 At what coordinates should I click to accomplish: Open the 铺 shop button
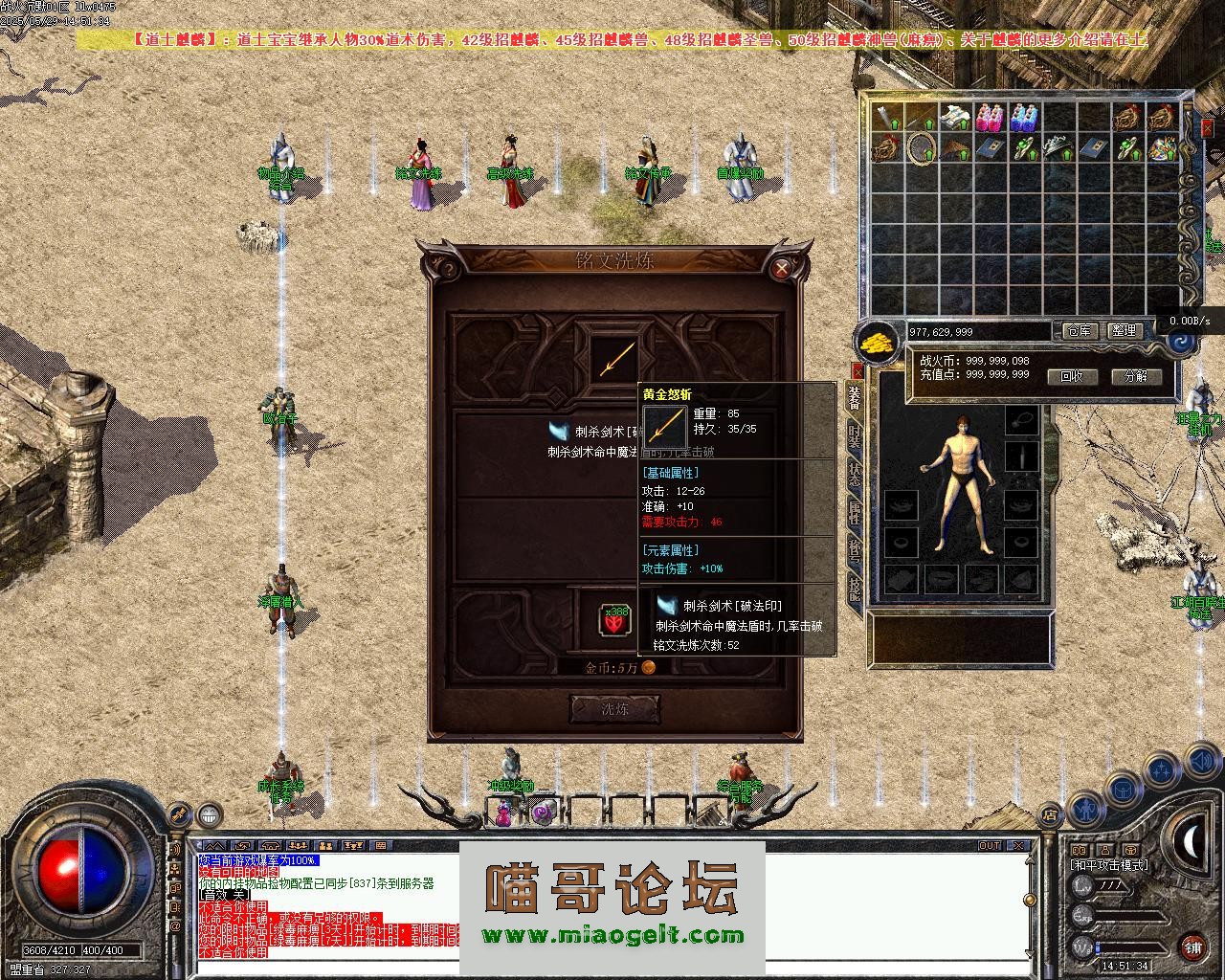[x=1192, y=948]
